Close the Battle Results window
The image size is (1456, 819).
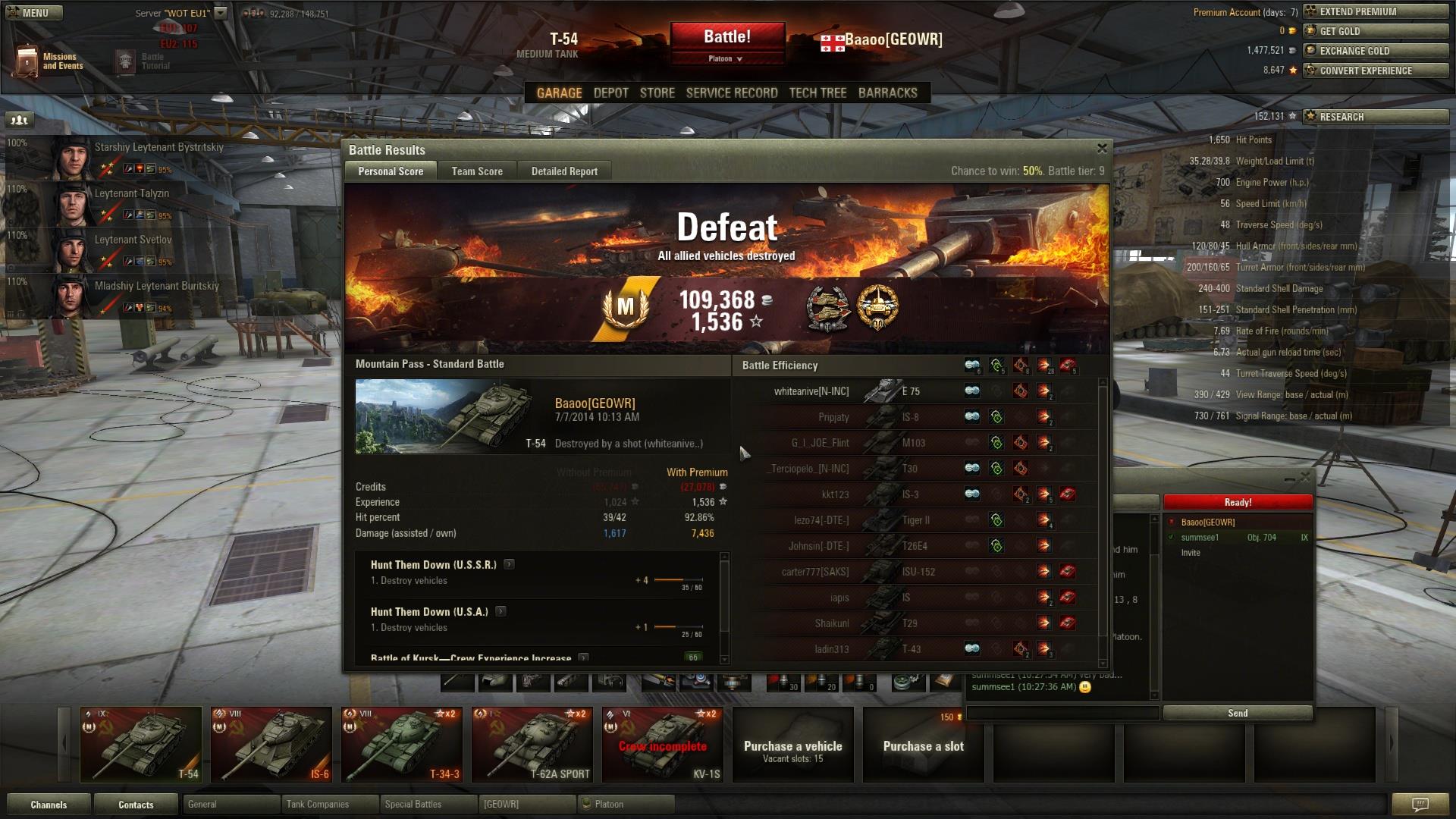click(1102, 149)
